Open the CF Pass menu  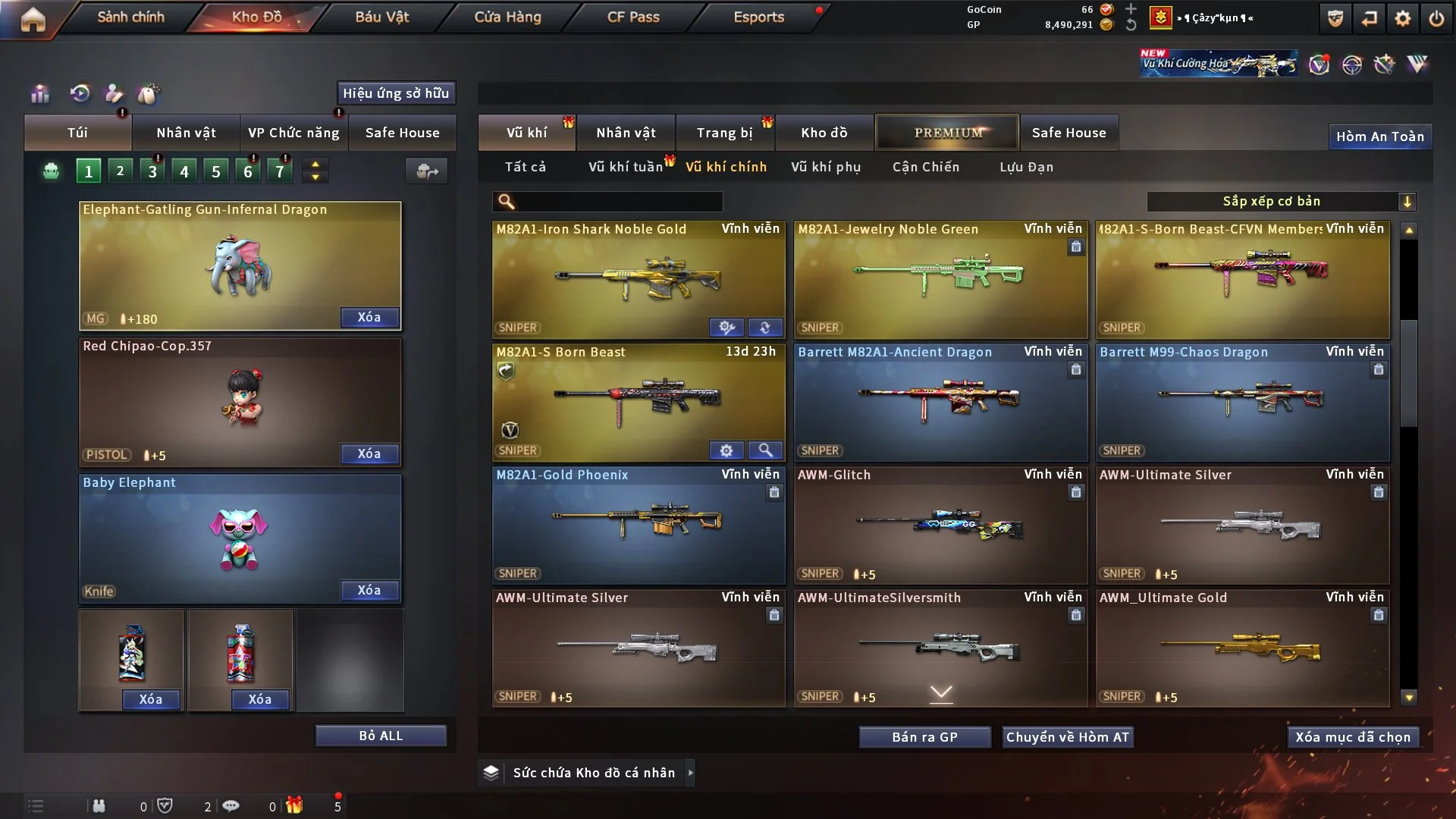pyautogui.click(x=633, y=17)
